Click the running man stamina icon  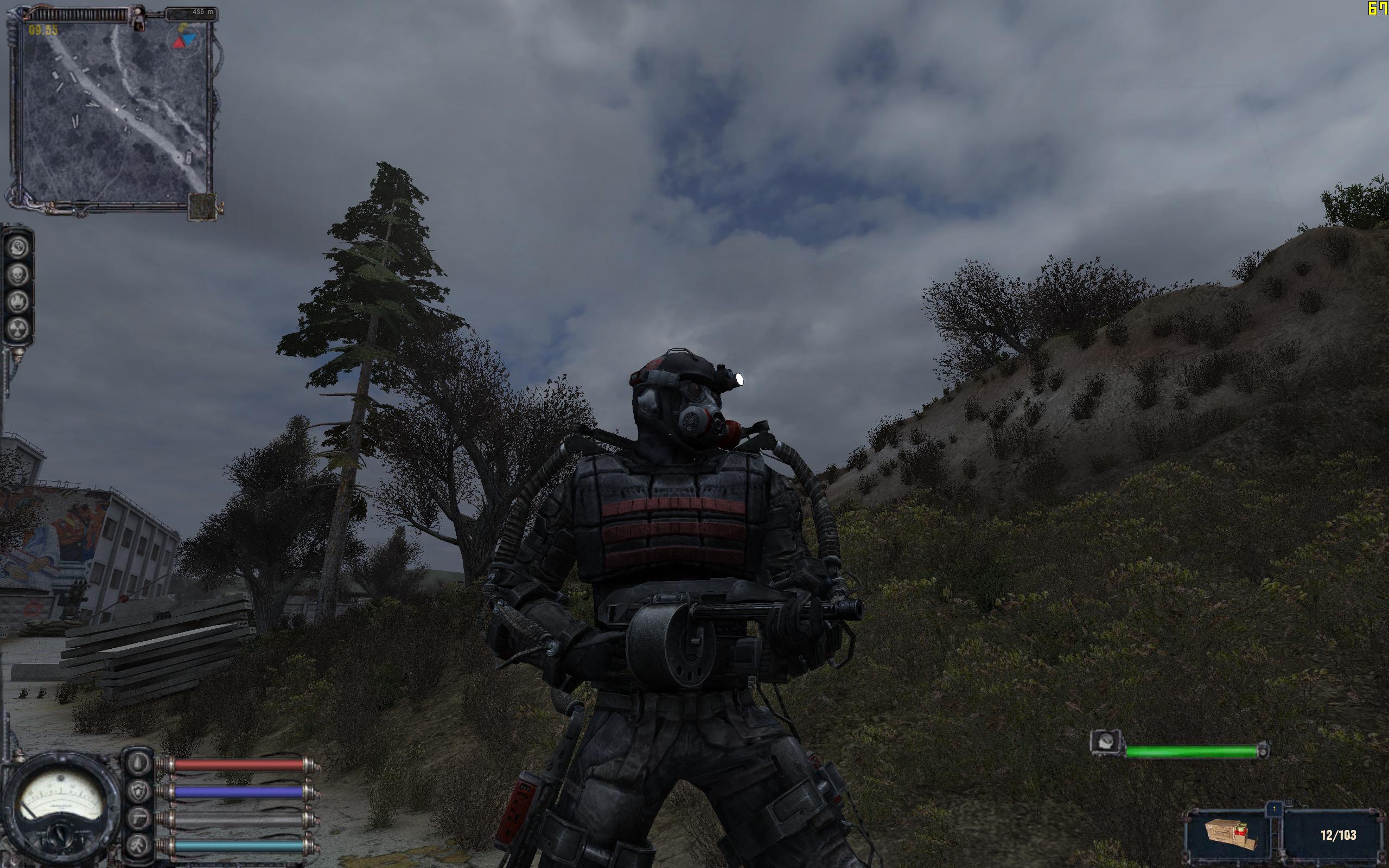tap(138, 845)
